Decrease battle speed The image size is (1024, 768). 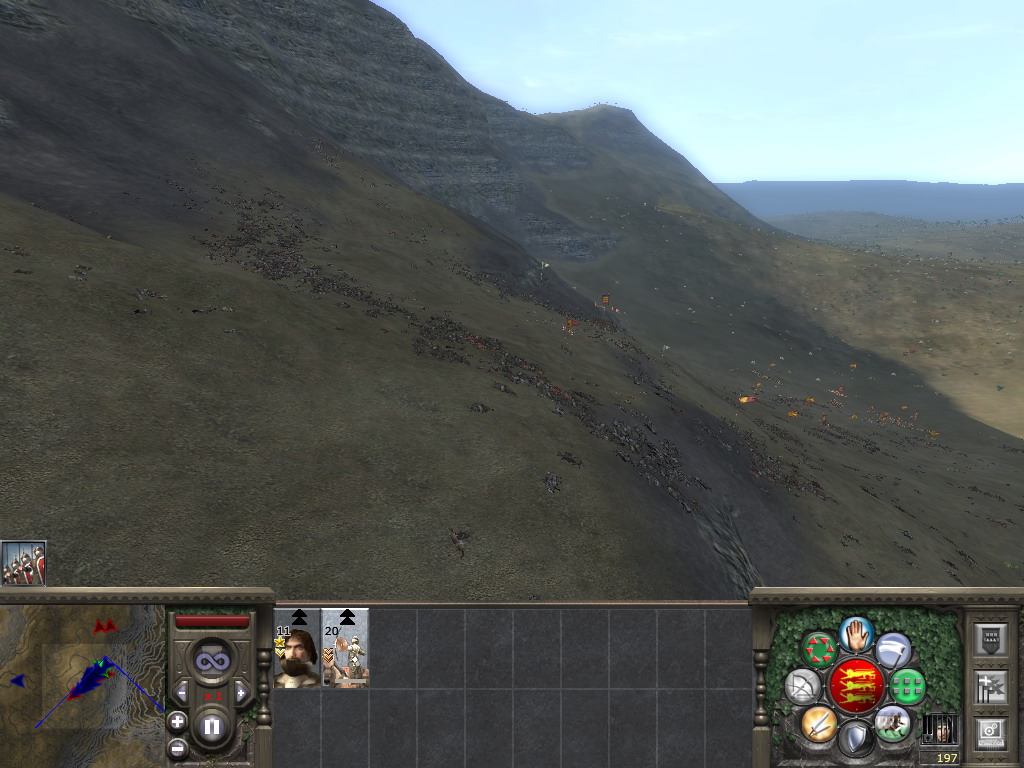[182, 693]
